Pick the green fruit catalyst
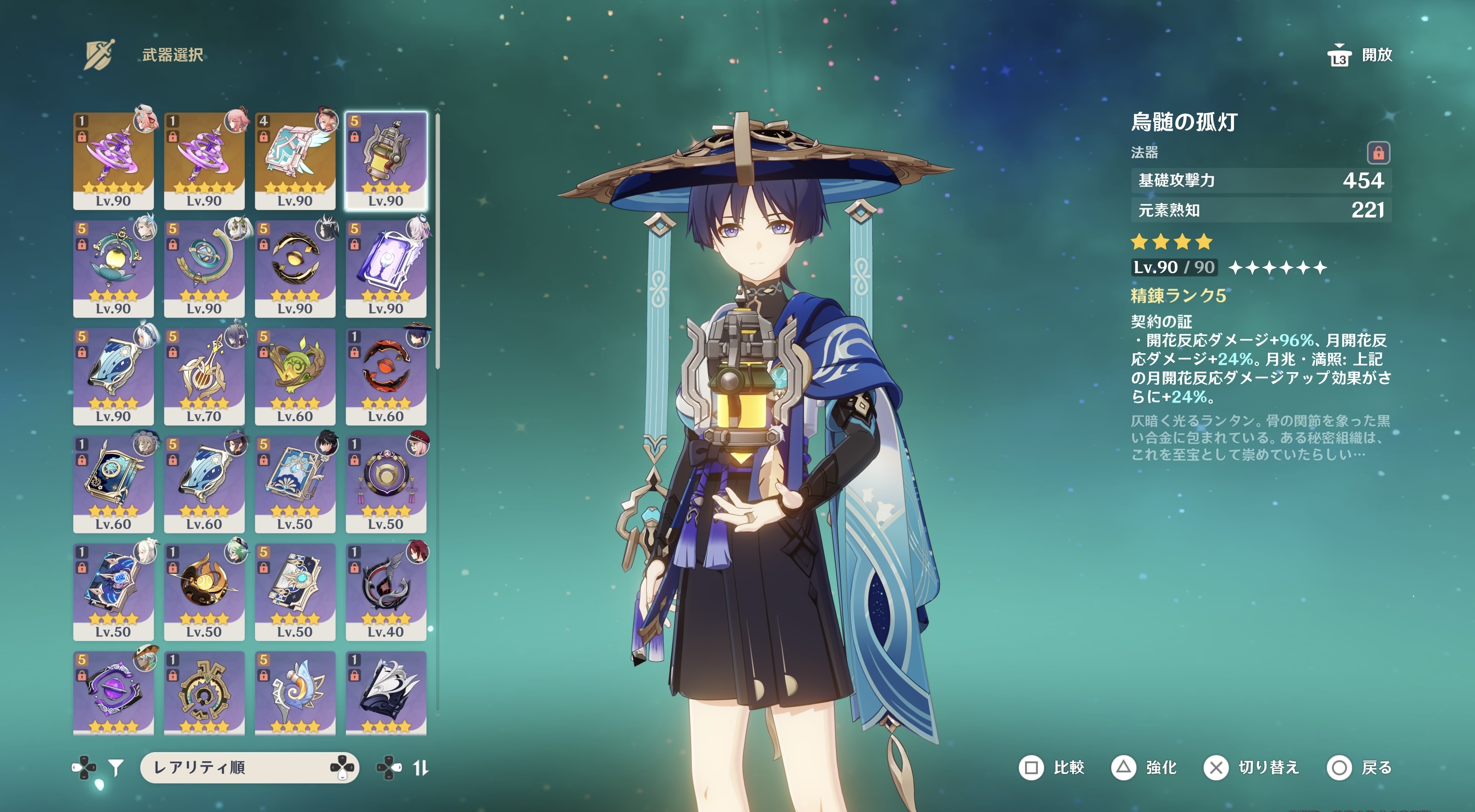Image resolution: width=1475 pixels, height=812 pixels. (295, 376)
